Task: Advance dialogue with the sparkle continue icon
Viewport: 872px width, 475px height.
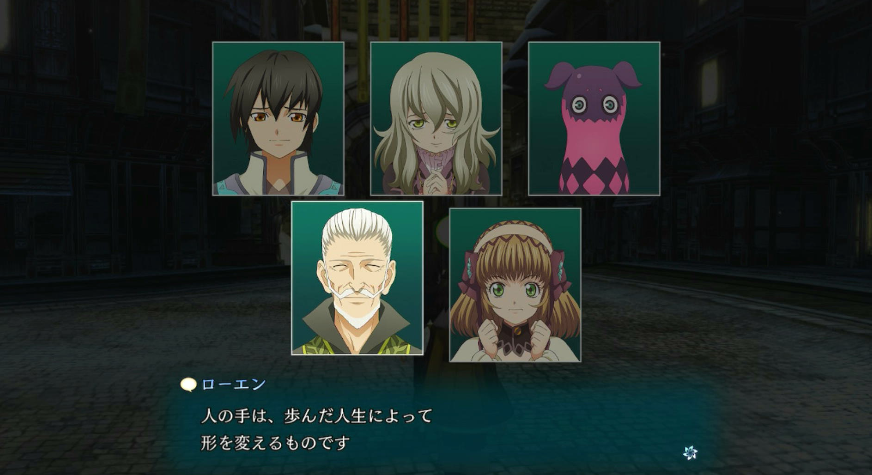Action: point(690,452)
